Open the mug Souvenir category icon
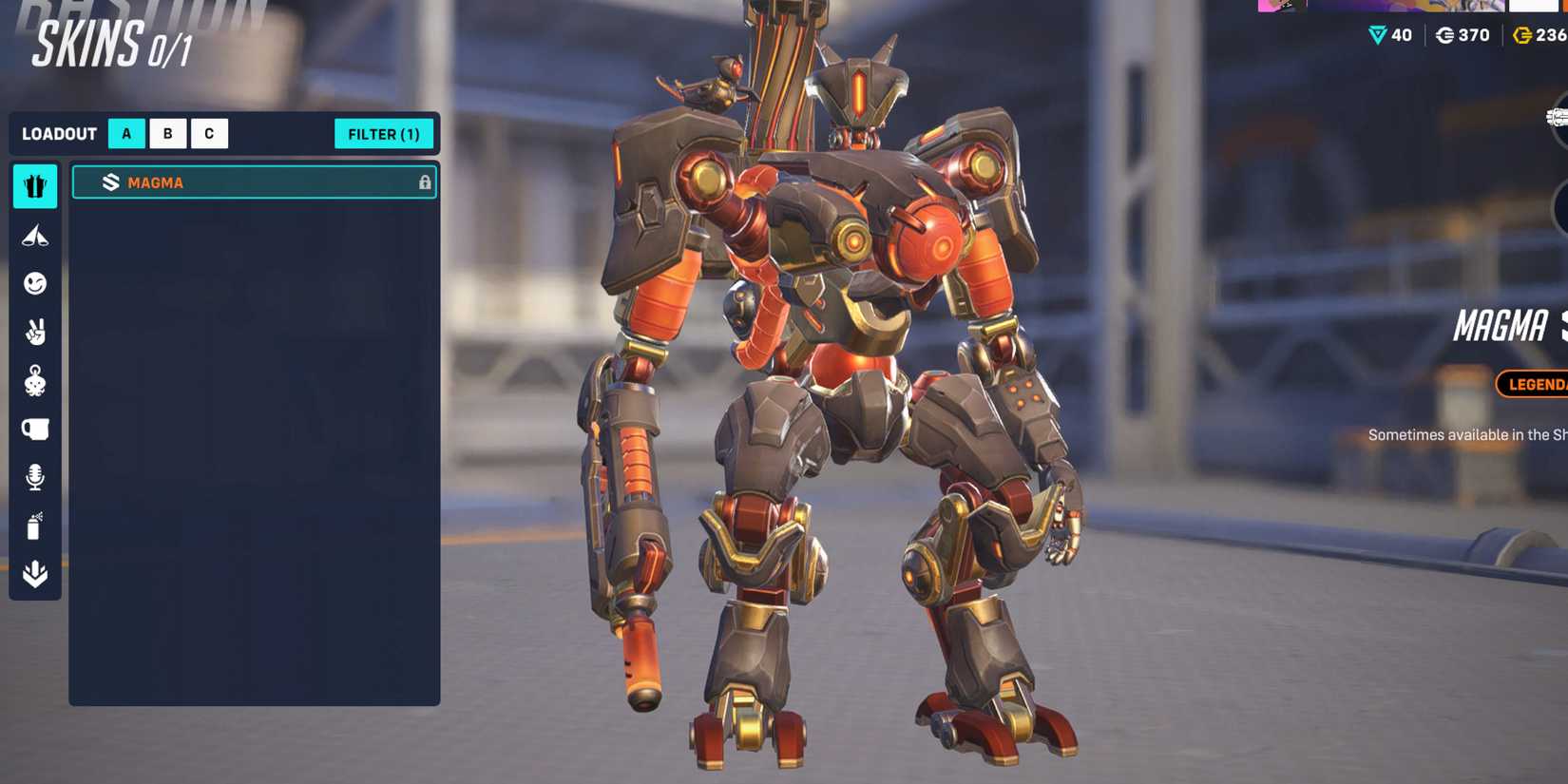The width and height of the screenshot is (1568, 784). point(35,429)
